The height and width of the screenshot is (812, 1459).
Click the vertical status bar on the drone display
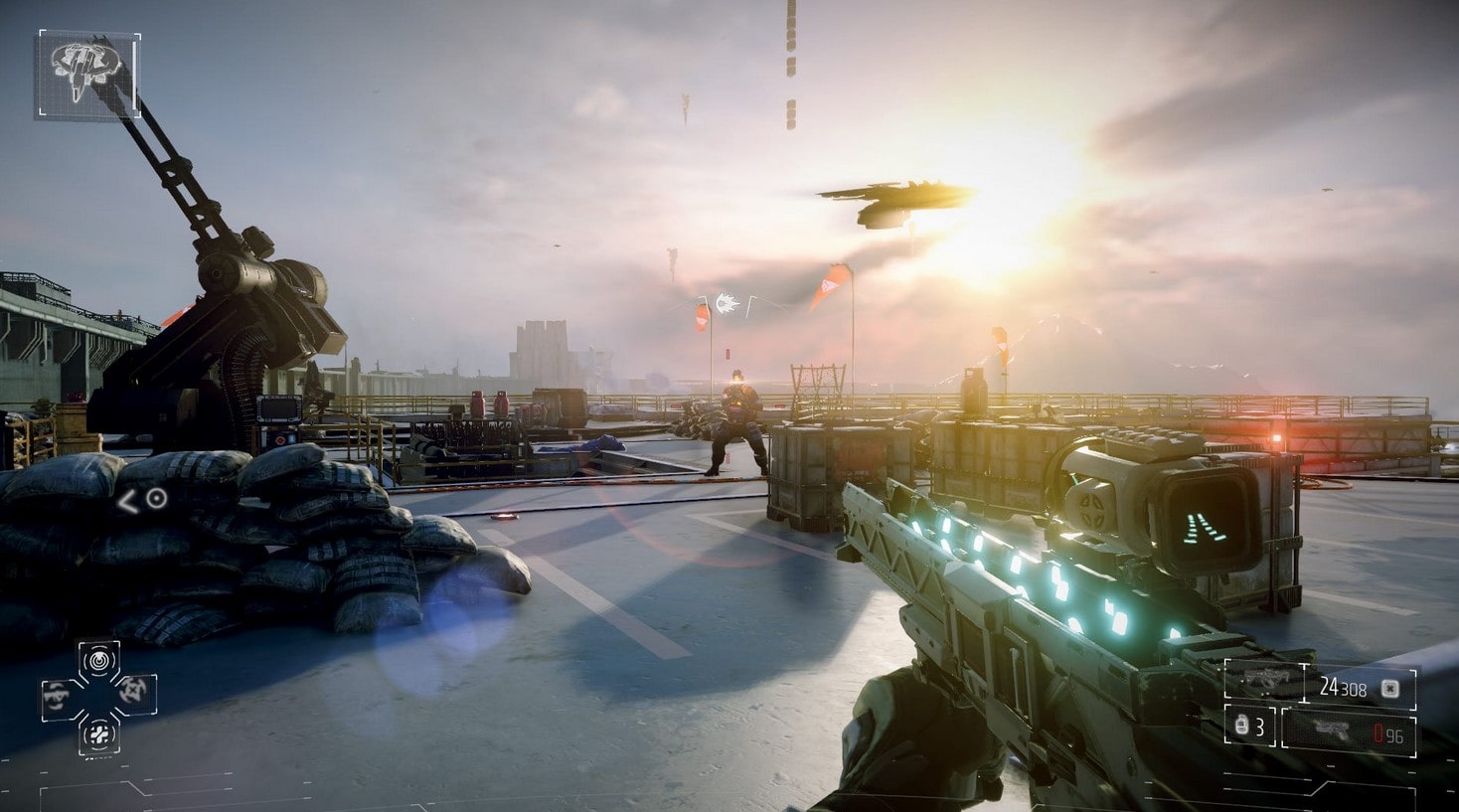[x=134, y=76]
